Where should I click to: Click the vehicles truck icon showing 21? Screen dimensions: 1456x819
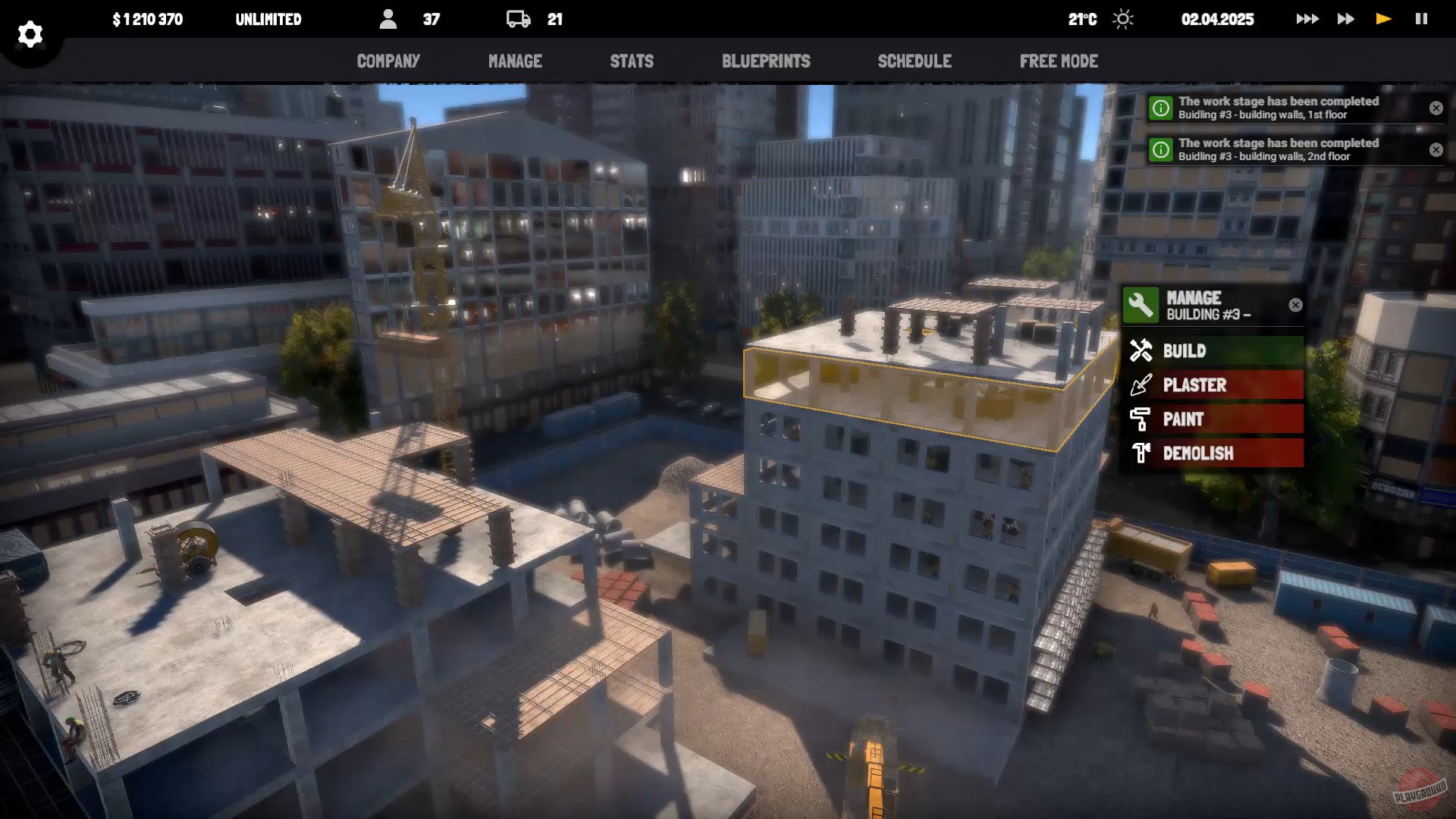point(519,19)
